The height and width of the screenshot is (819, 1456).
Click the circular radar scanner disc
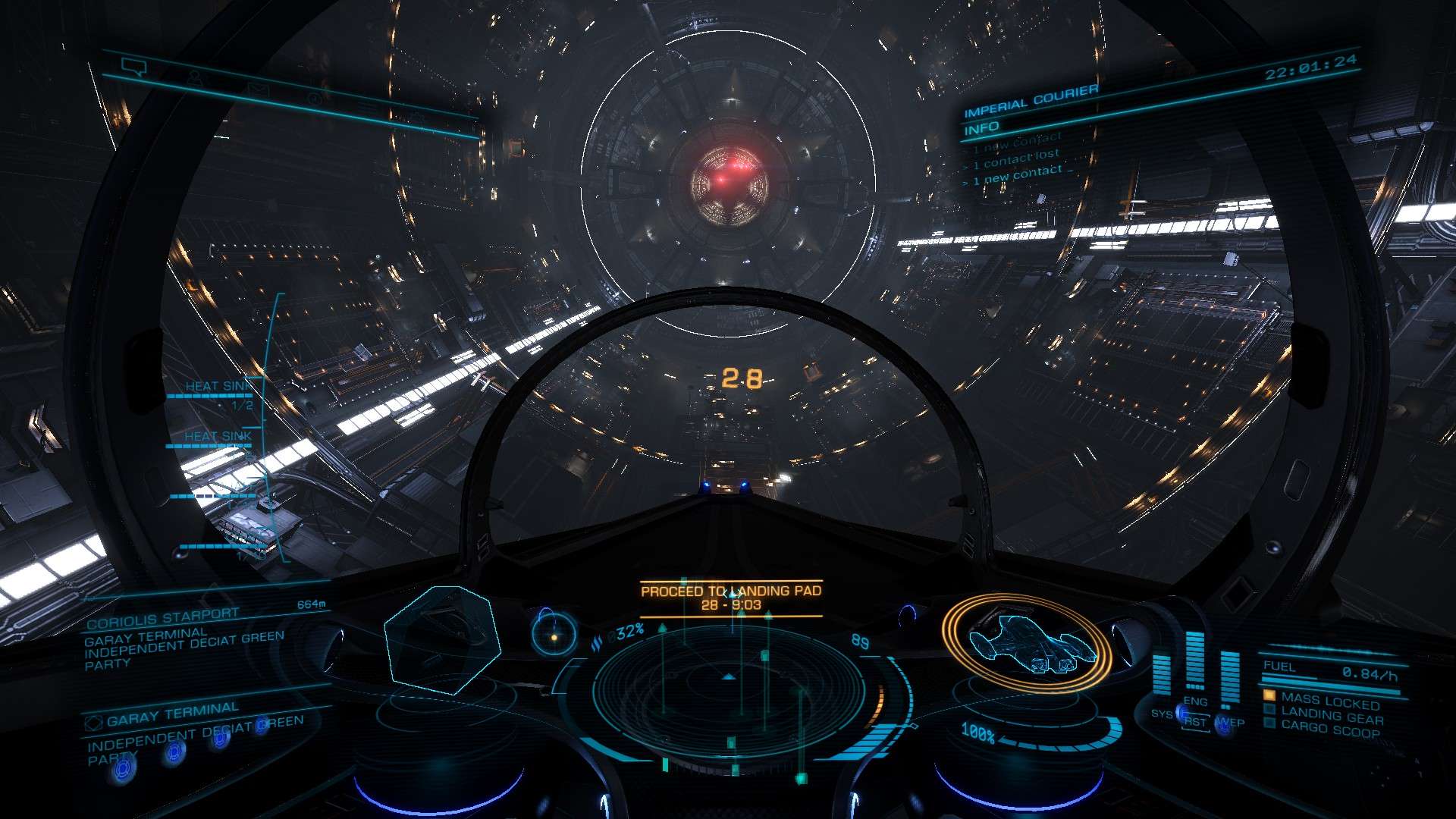[729, 687]
